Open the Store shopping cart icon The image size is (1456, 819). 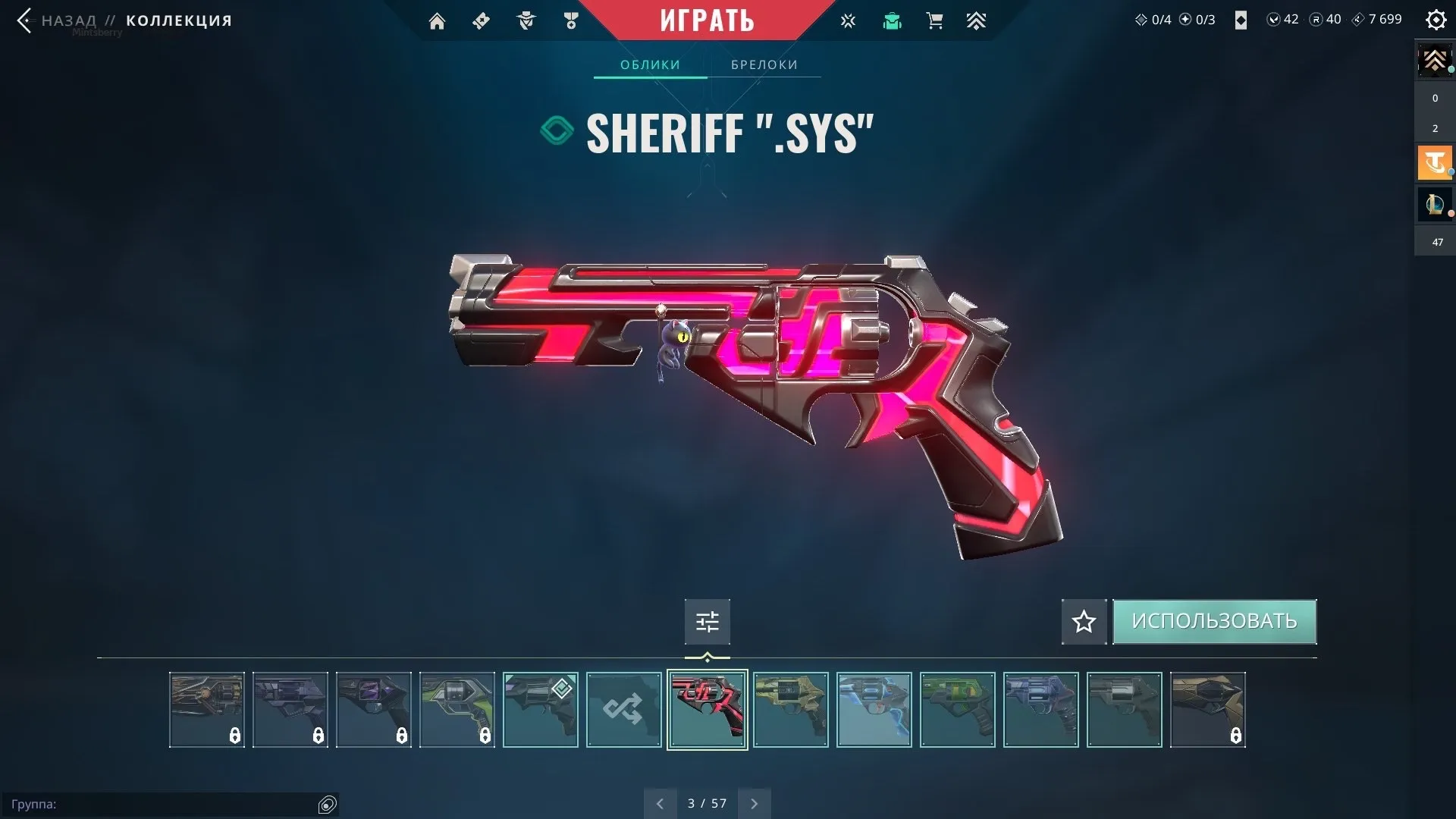934,20
